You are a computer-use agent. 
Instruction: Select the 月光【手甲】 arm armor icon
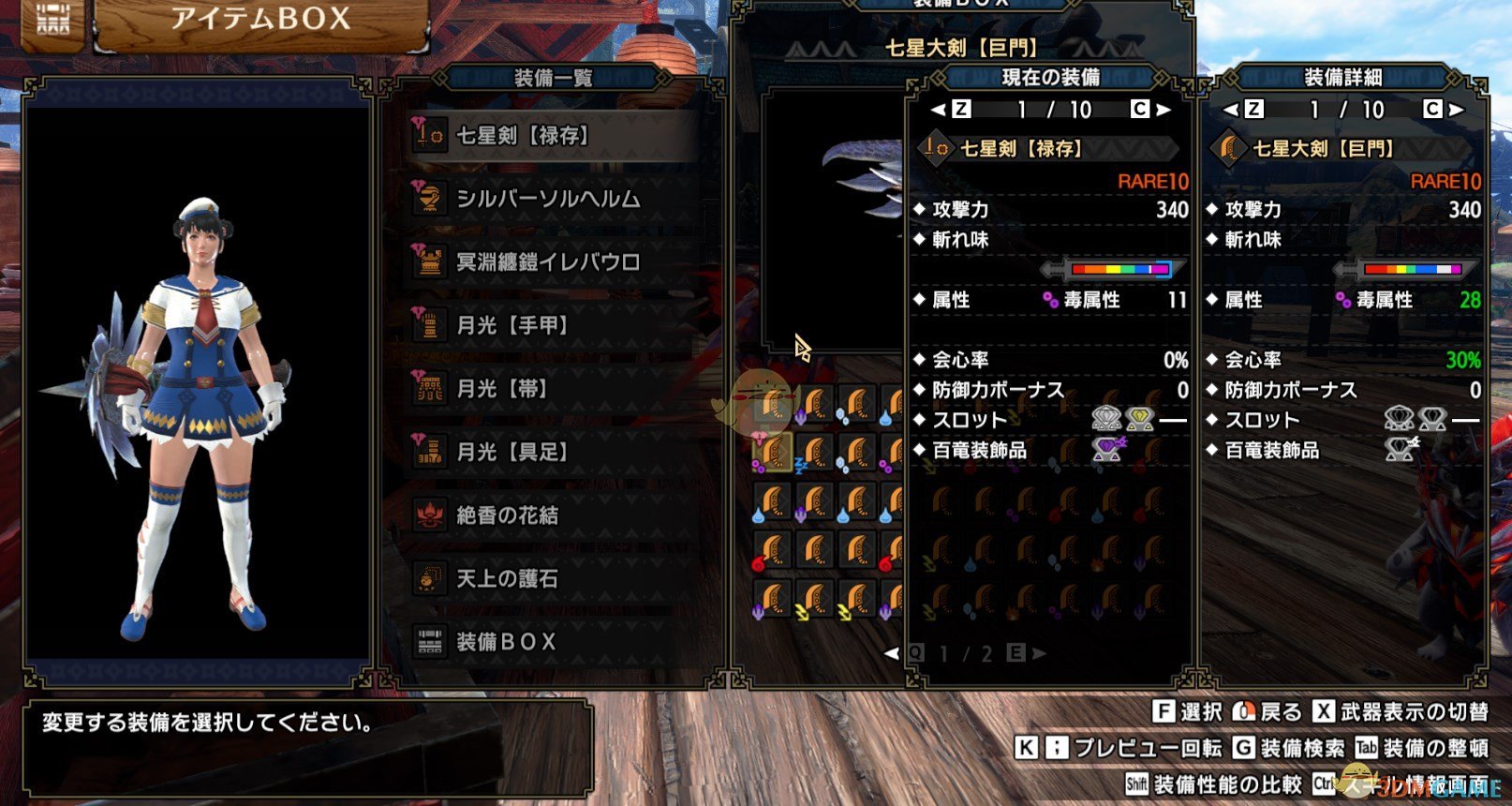coord(430,325)
